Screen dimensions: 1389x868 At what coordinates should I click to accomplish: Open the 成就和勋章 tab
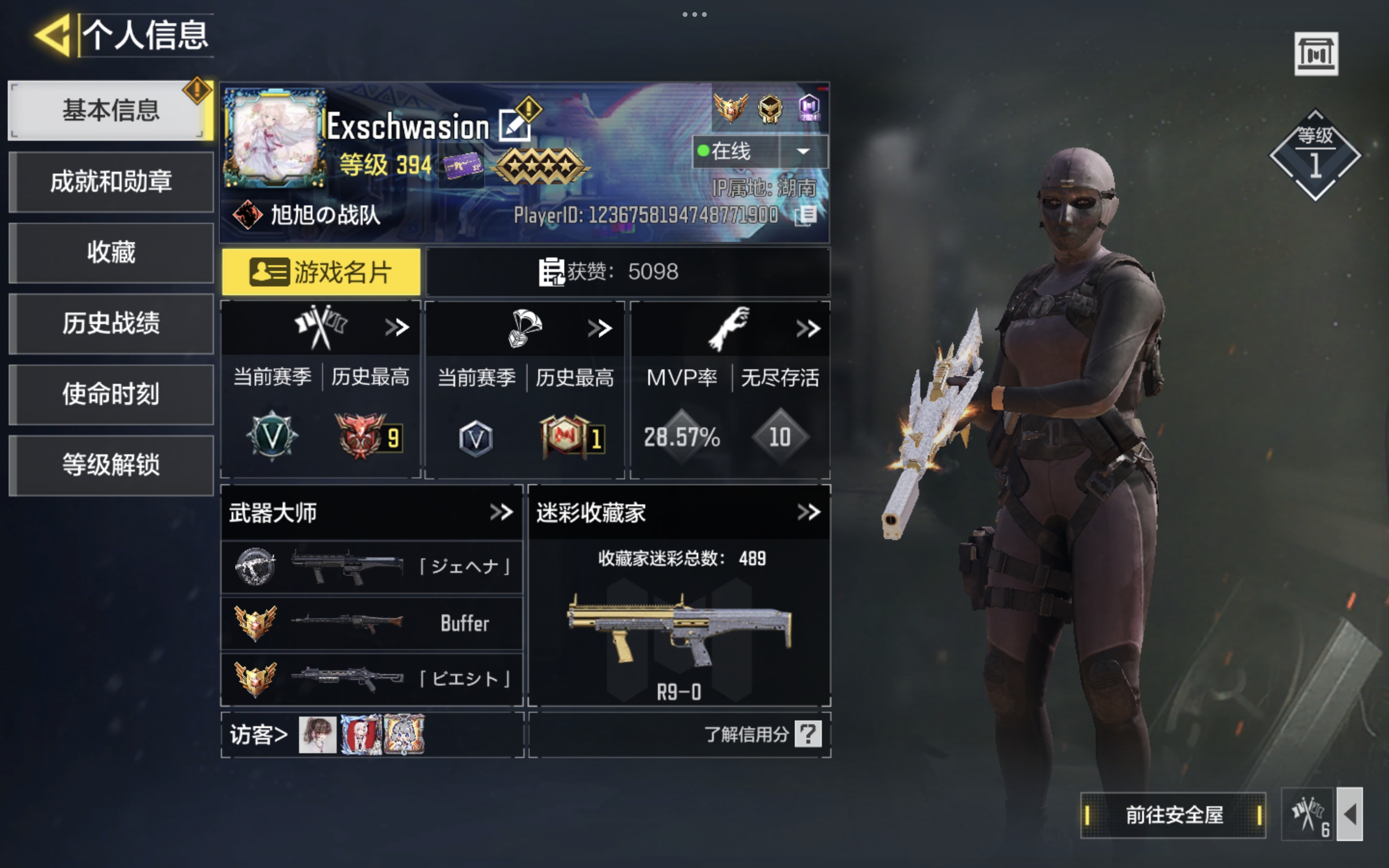[x=110, y=182]
